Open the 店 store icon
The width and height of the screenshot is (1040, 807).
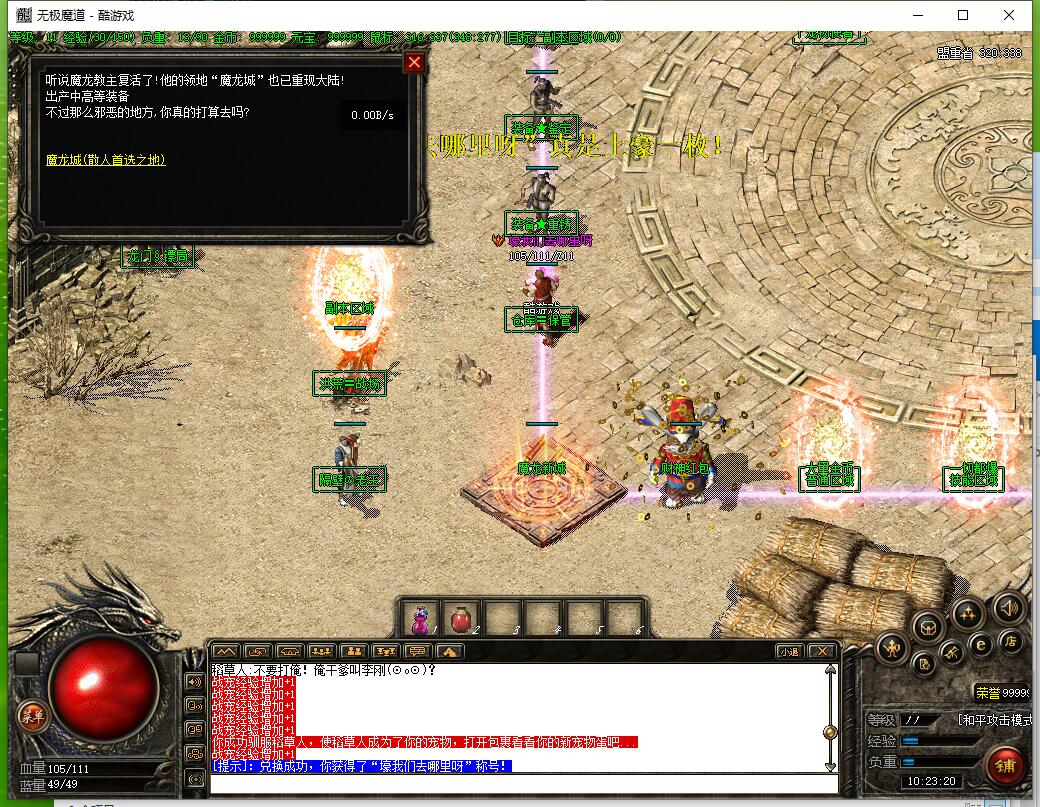click(x=1011, y=642)
